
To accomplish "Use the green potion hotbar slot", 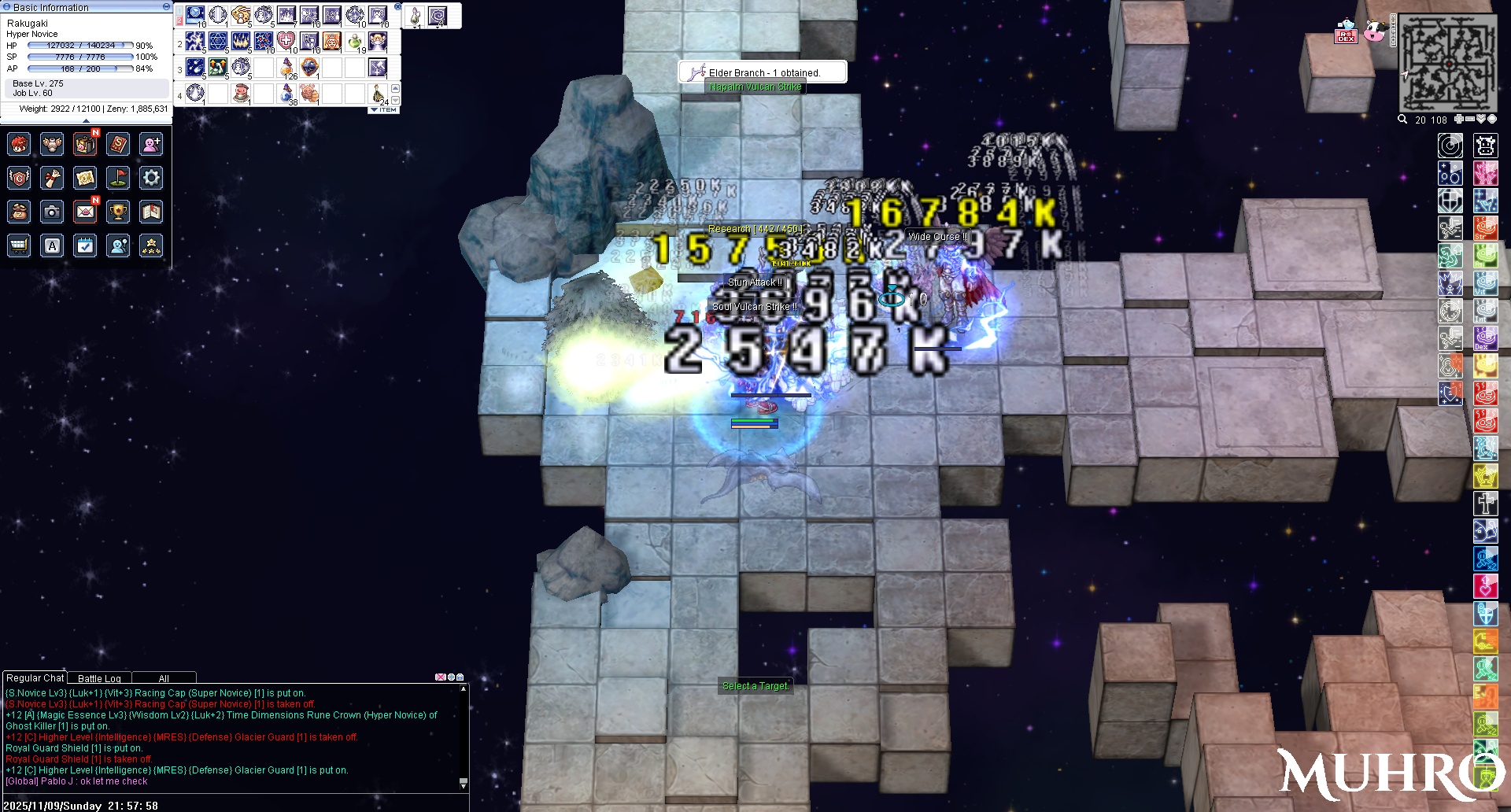I will (x=355, y=41).
